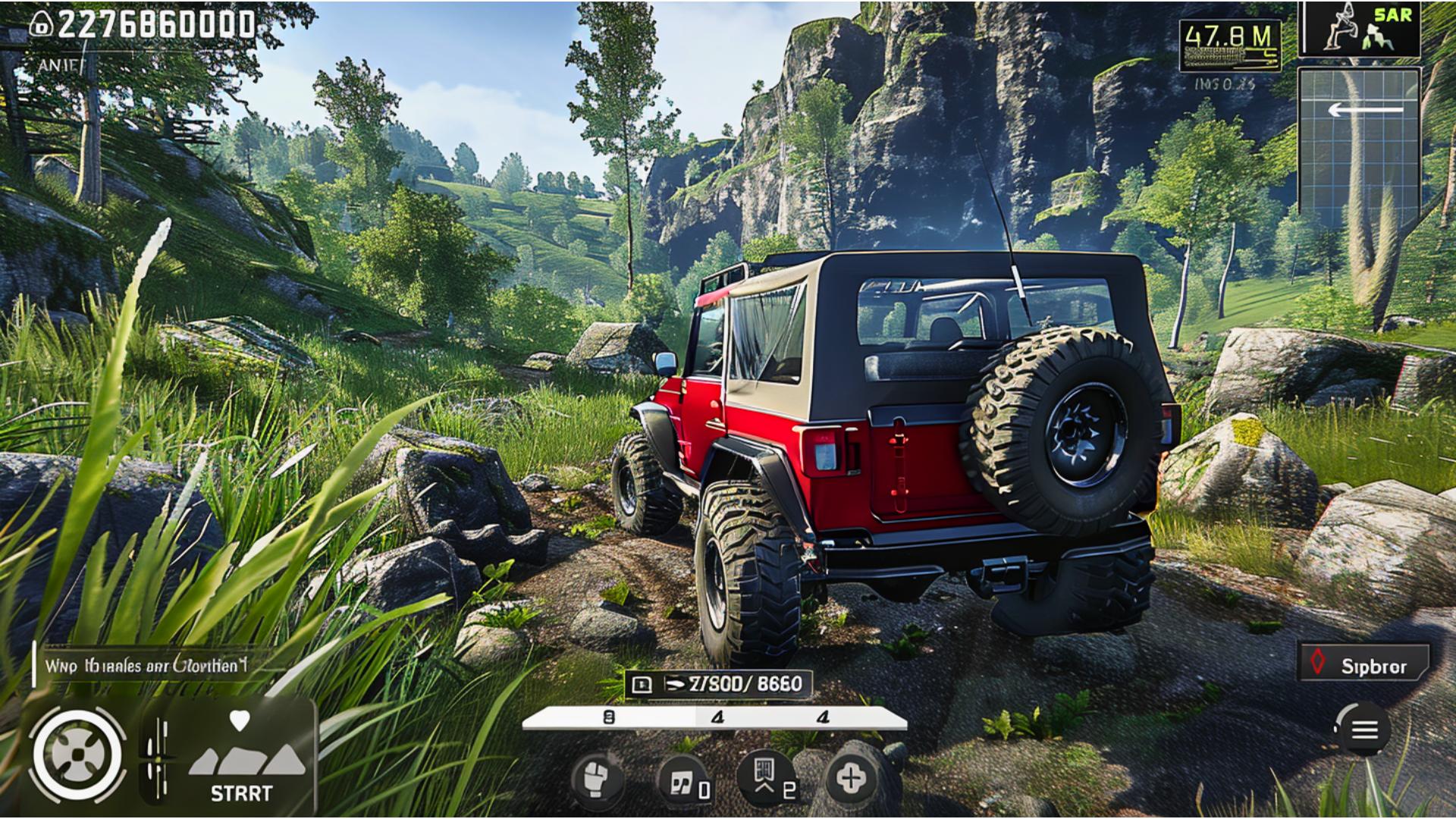Activate the round icon marked with 2
The width and height of the screenshot is (1456, 819).
[x=767, y=778]
